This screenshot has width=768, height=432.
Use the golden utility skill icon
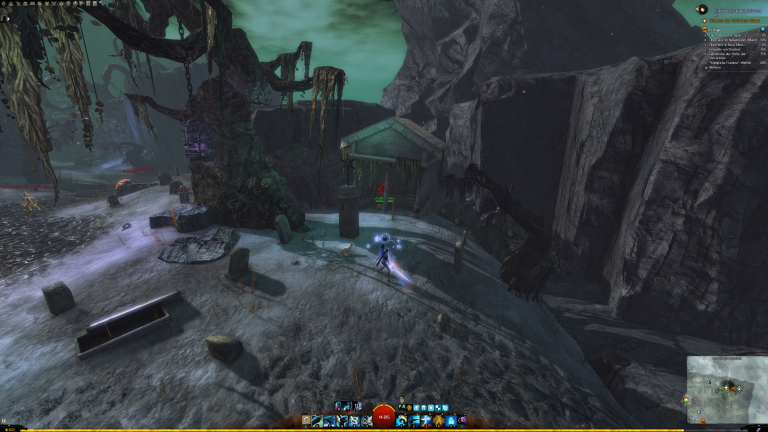(439, 420)
